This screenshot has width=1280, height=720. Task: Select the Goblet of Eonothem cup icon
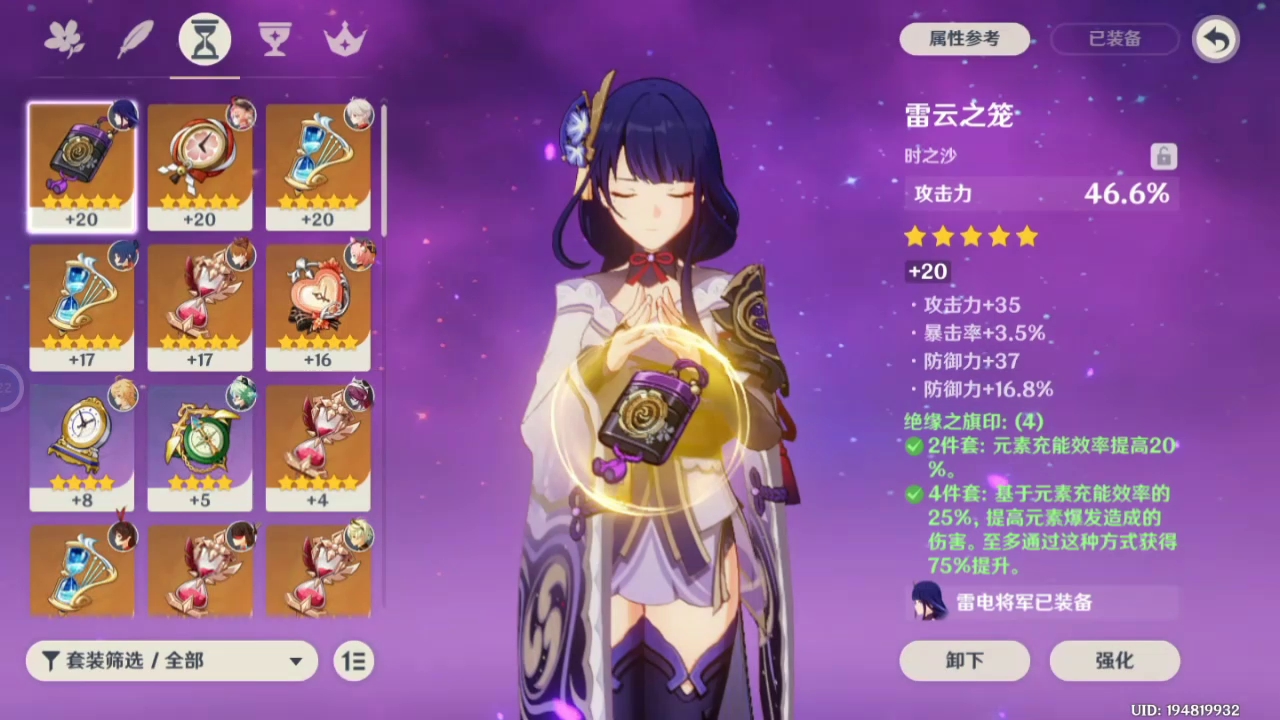point(274,39)
